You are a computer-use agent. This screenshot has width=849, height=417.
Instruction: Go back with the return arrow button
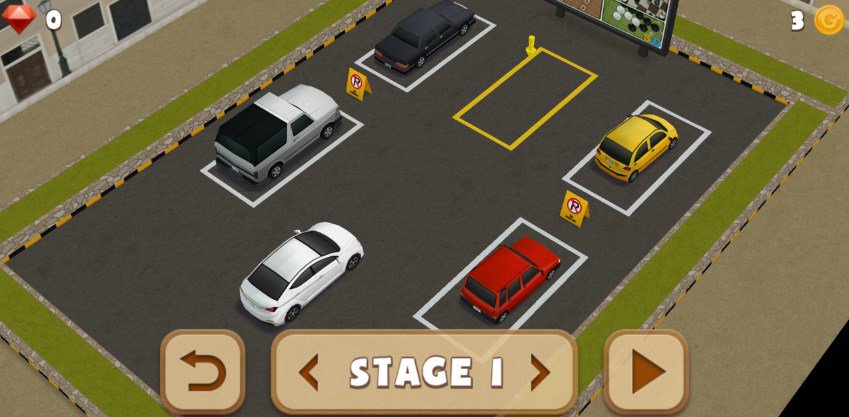203,372
